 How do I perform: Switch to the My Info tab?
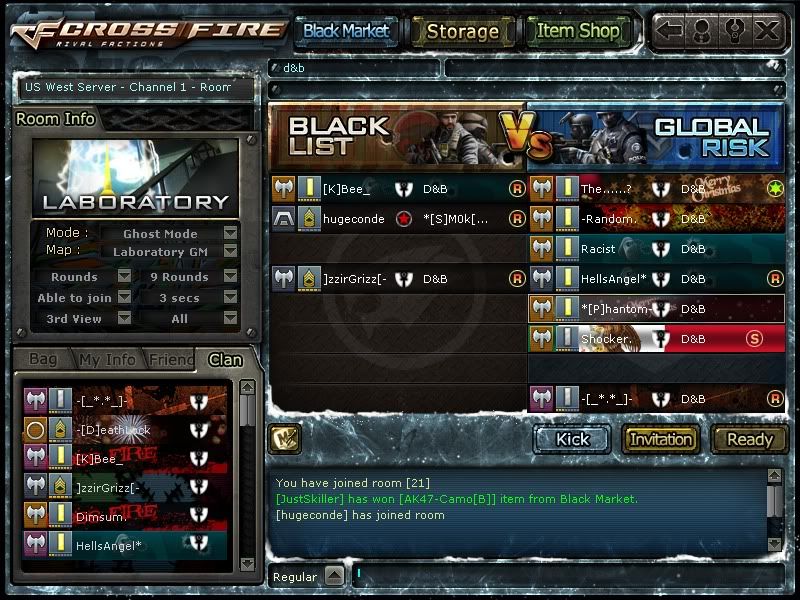coord(108,359)
